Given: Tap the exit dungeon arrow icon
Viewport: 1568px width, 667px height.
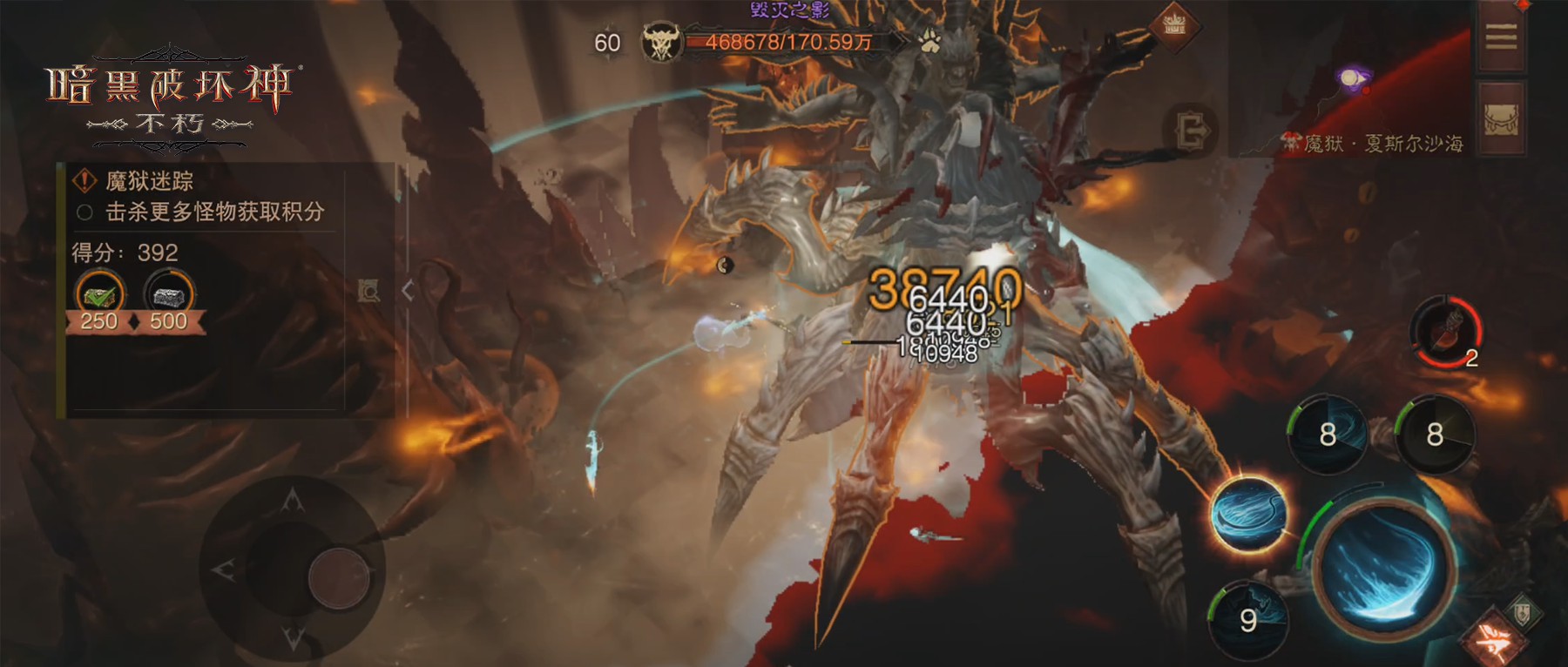Looking at the screenshot, I should (x=1191, y=131).
